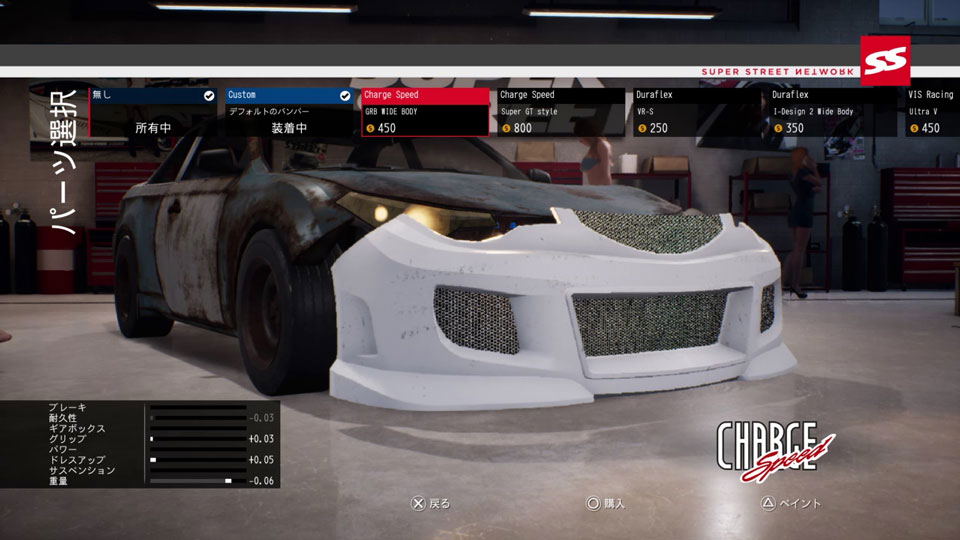The width and height of the screenshot is (960, 540).
Task: Select the 無し (none) owned part card
Action: click(x=152, y=112)
